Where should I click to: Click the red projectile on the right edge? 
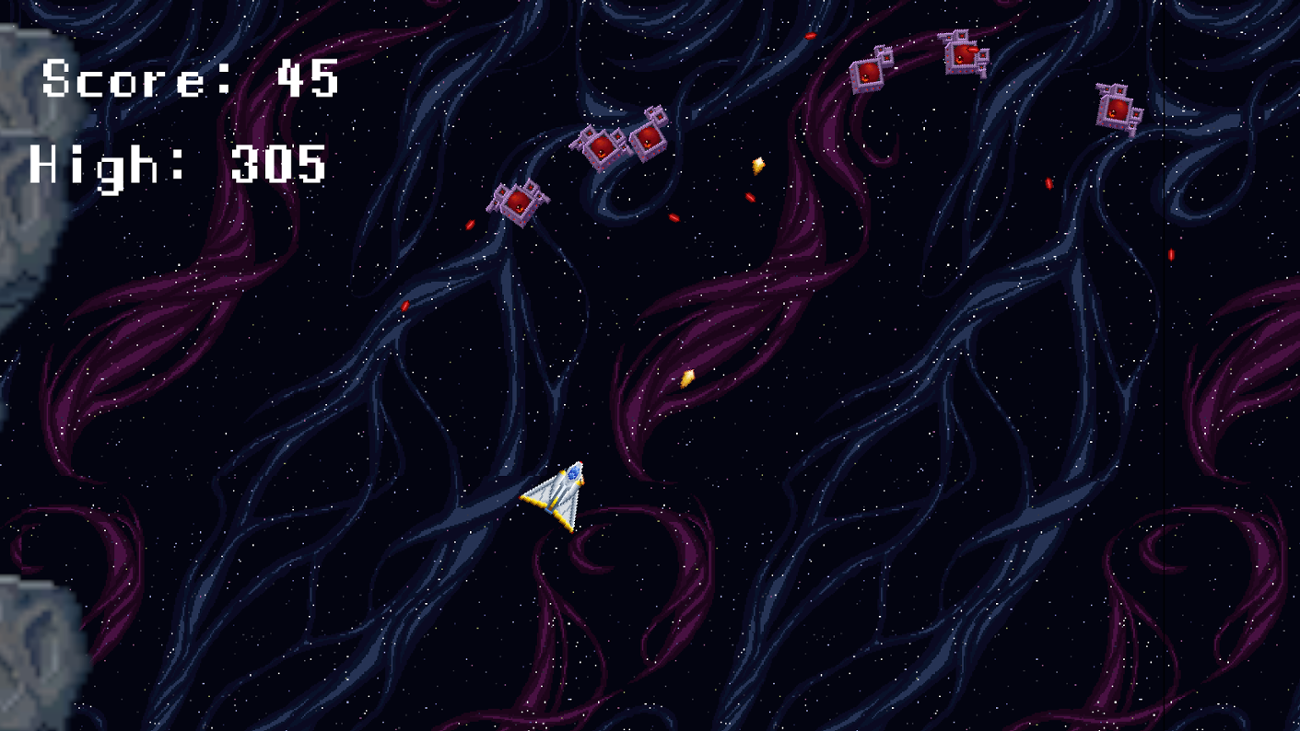click(1170, 253)
